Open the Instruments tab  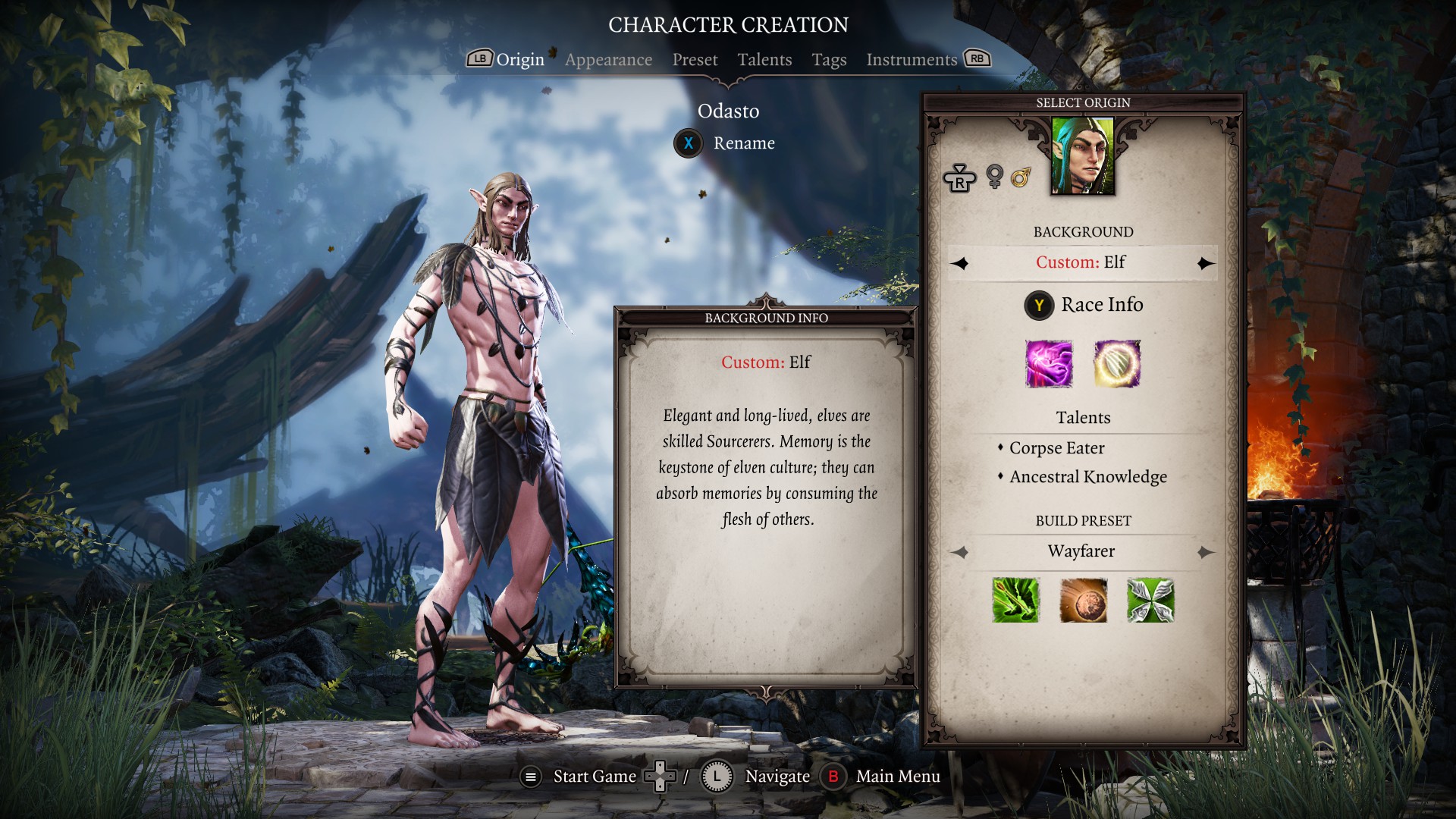[912, 59]
